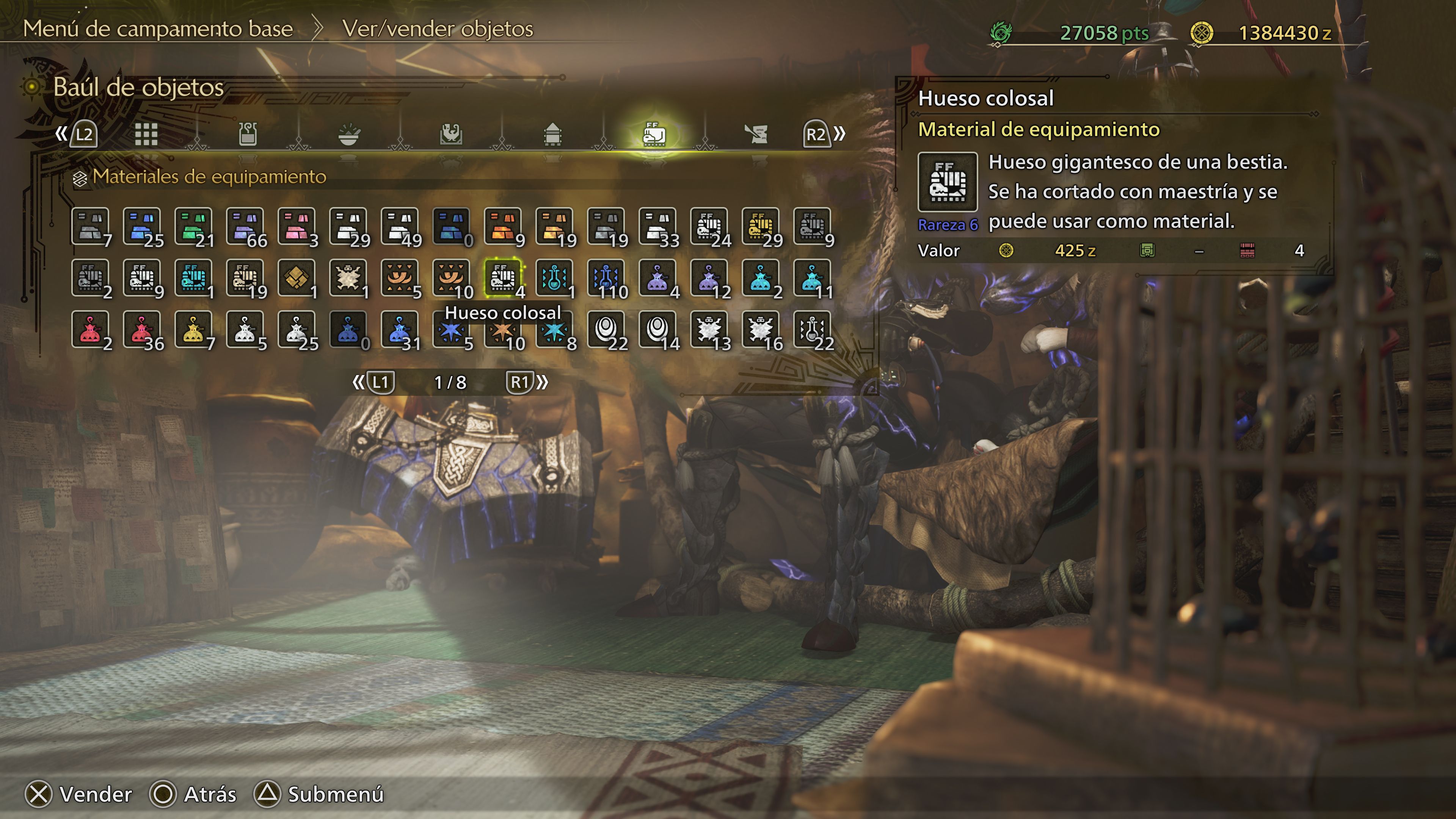Image resolution: width=1456 pixels, height=819 pixels.
Task: Select the yellow bone stack of 29
Action: pos(761,226)
